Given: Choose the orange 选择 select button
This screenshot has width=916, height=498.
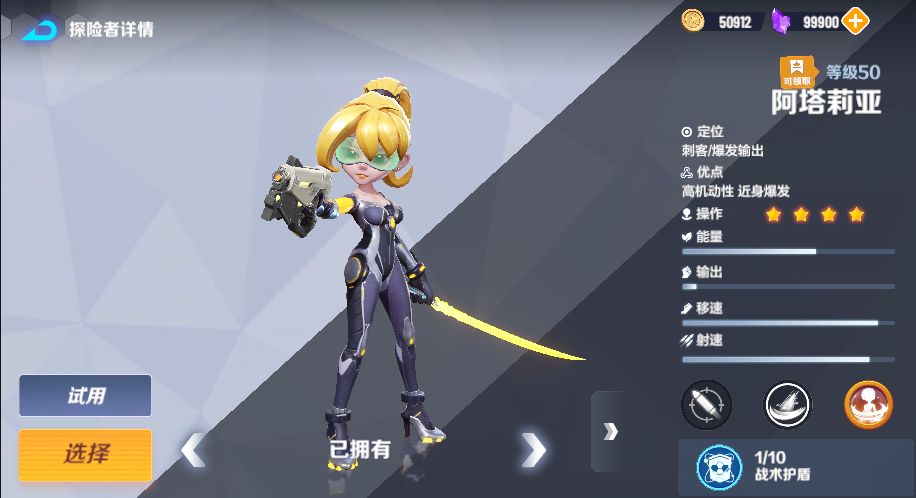Looking at the screenshot, I should click(x=85, y=454).
